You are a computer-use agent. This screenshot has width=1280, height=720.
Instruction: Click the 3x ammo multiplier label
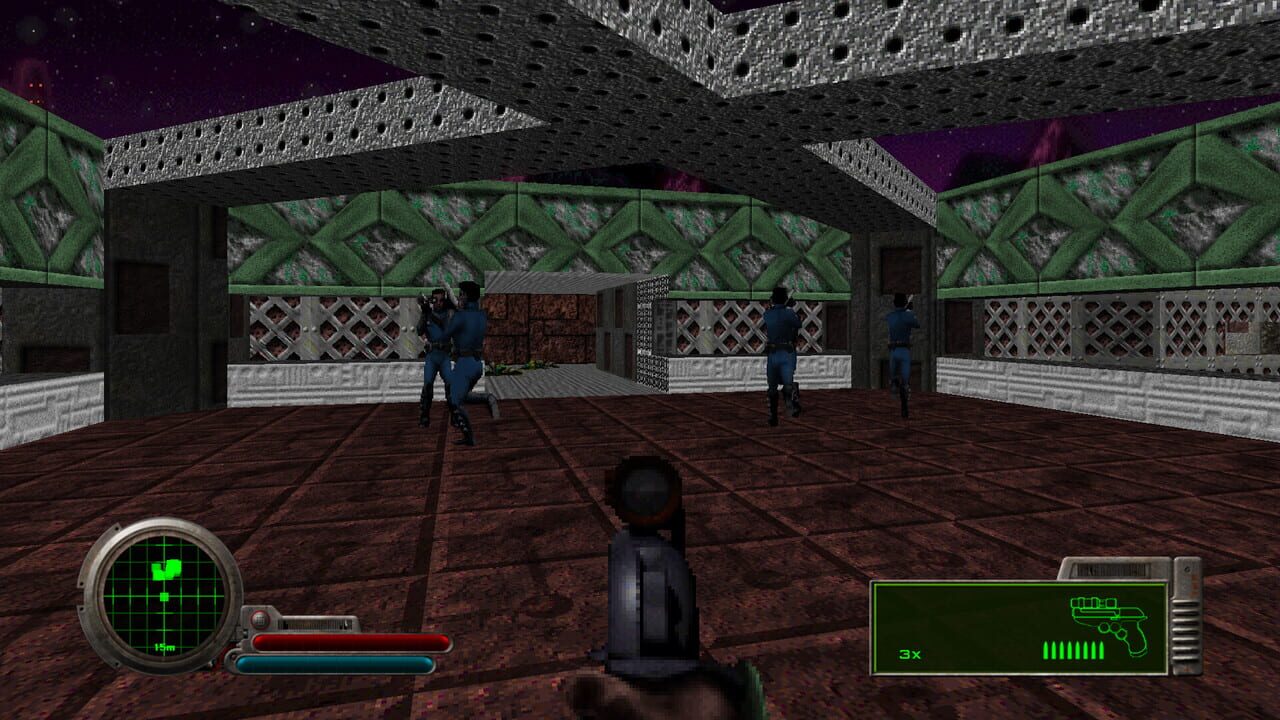(909, 654)
